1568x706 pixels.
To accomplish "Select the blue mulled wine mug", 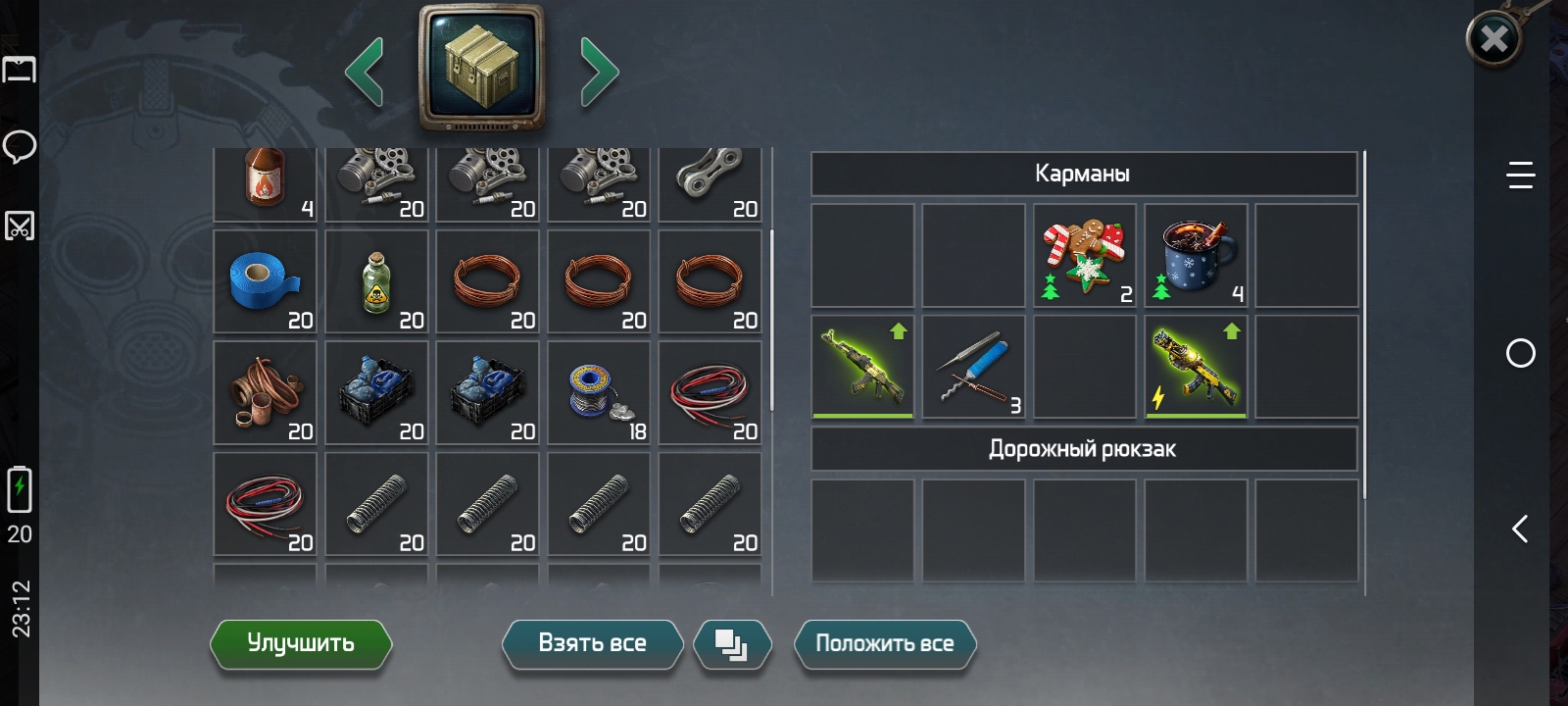I will tap(1196, 256).
